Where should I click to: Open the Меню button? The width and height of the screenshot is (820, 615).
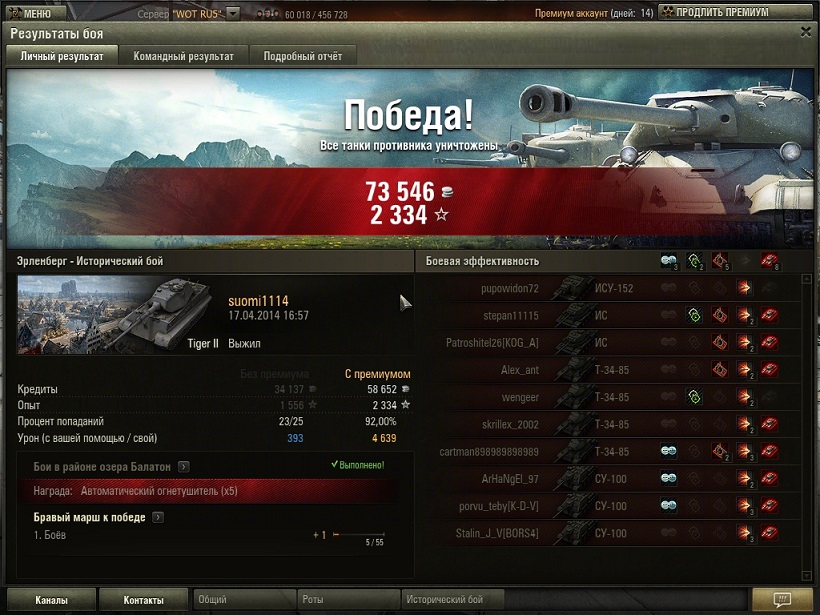click(x=35, y=13)
